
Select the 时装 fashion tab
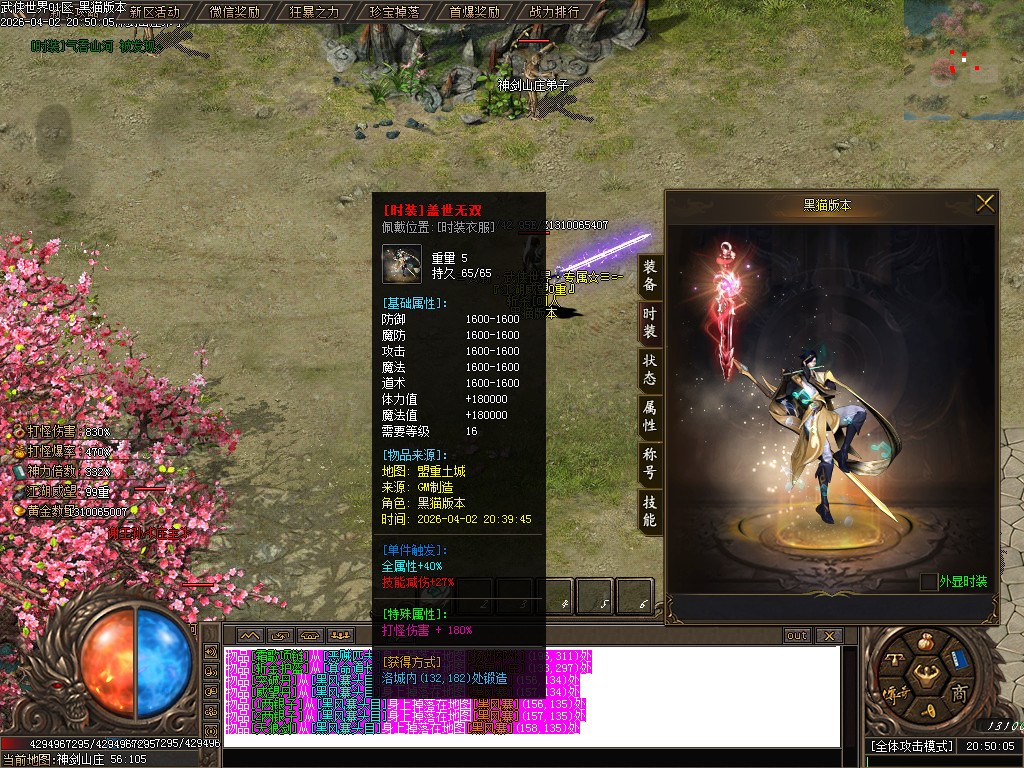click(x=650, y=323)
